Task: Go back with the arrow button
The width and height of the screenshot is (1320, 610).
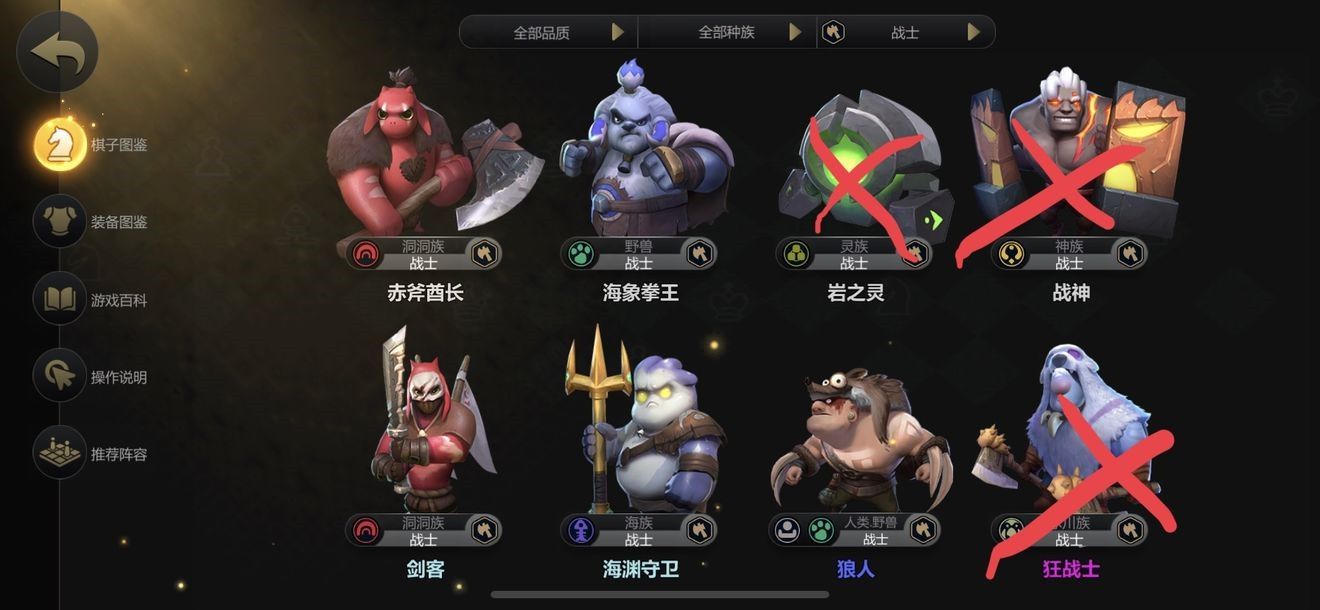Action: click(58, 52)
